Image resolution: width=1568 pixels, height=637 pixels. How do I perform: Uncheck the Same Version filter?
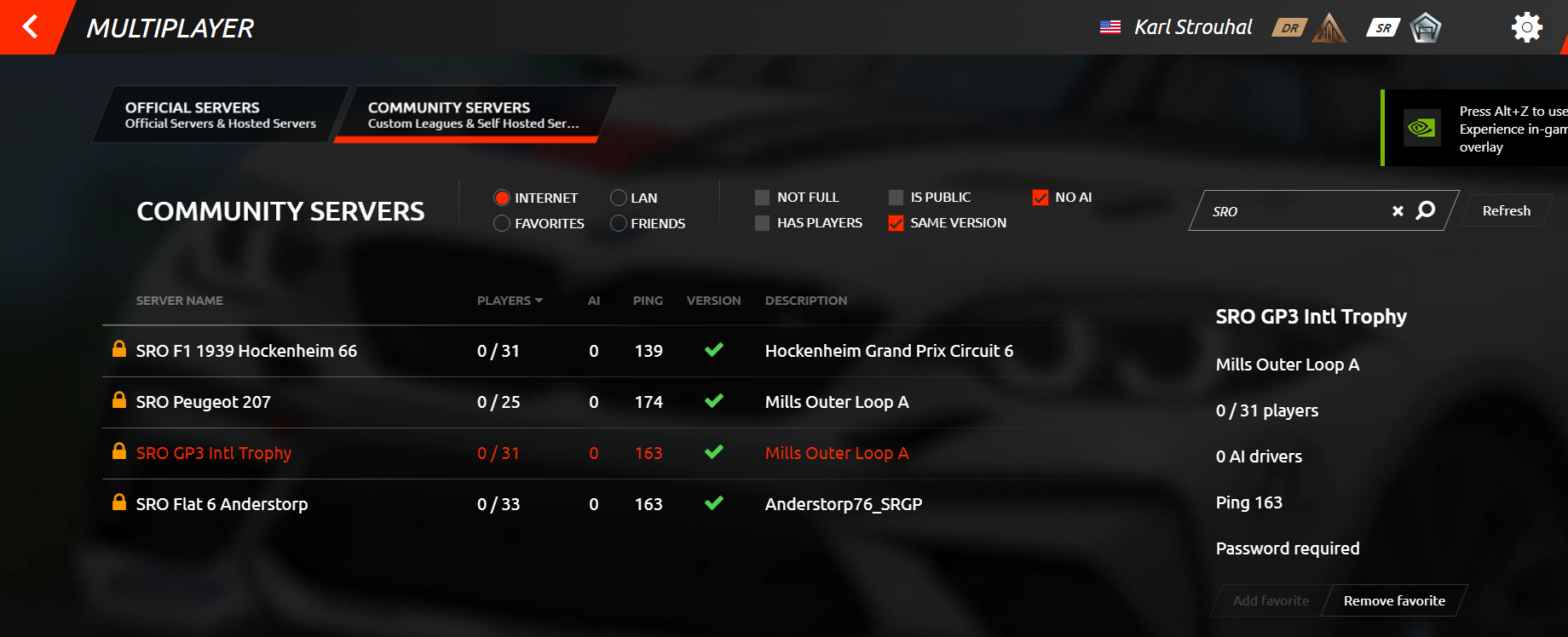[x=896, y=223]
